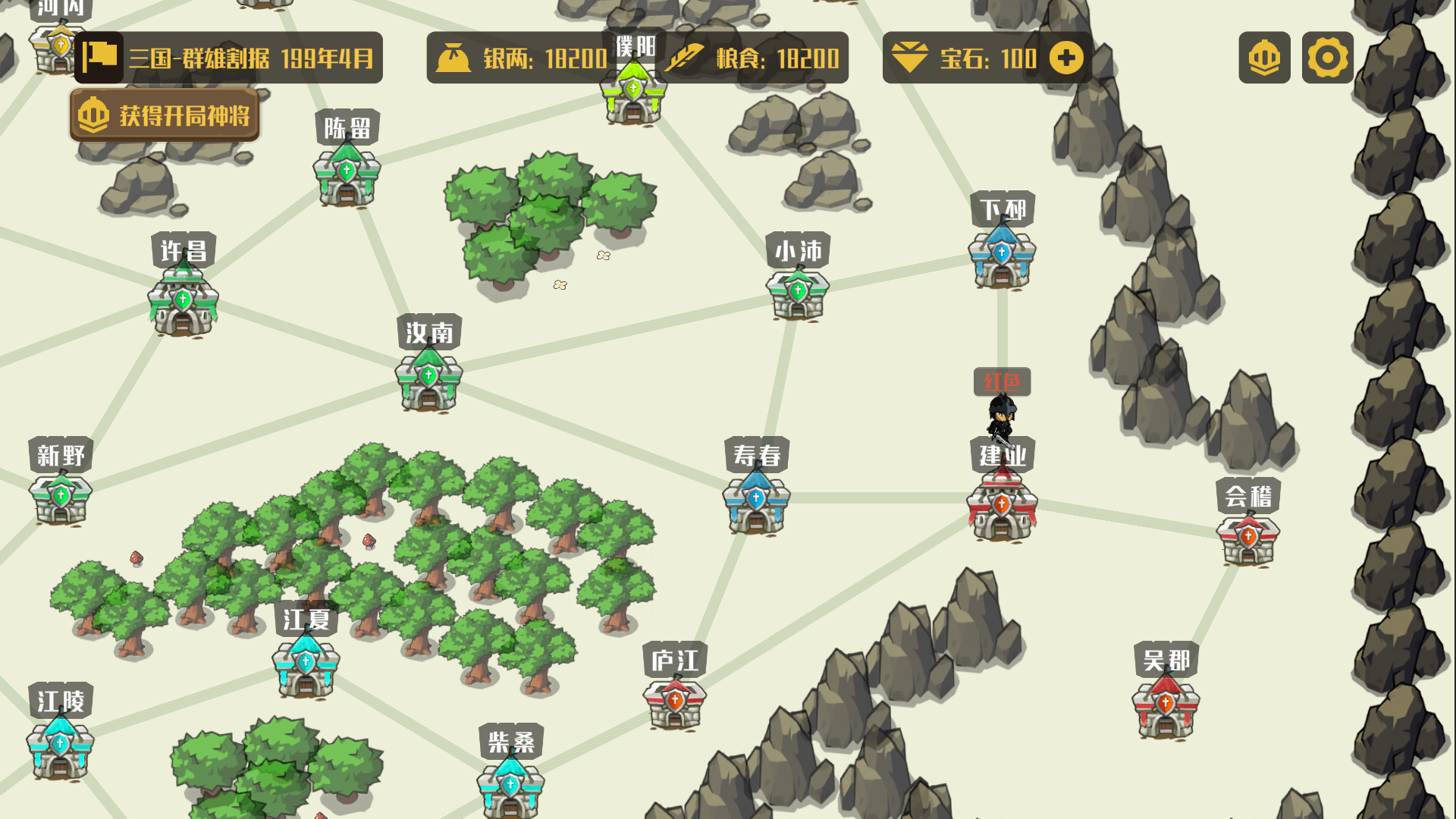The width and height of the screenshot is (1456, 819).
Task: Select the 小沛 city
Action: (x=798, y=293)
